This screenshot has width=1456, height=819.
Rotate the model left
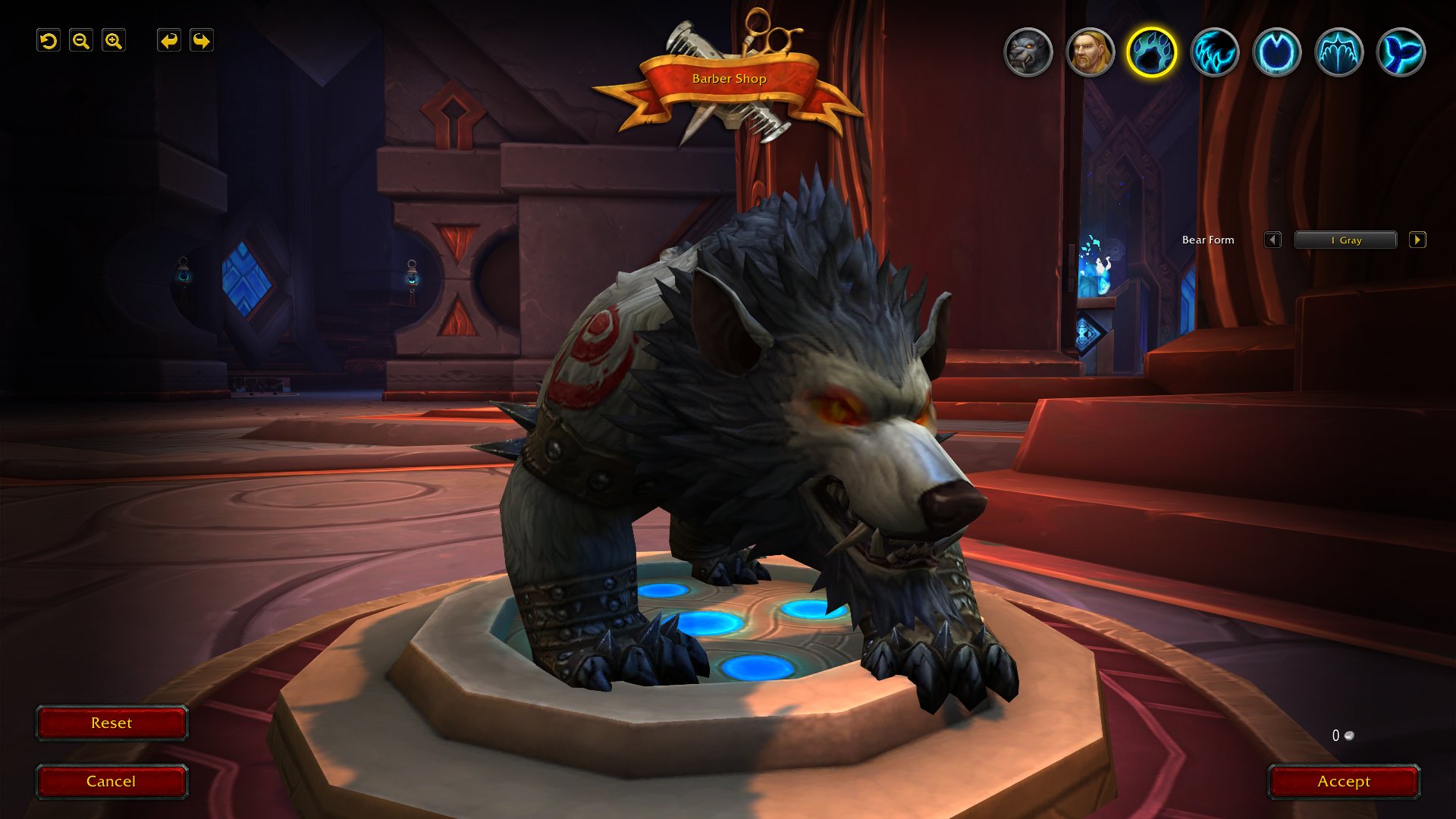(168, 41)
